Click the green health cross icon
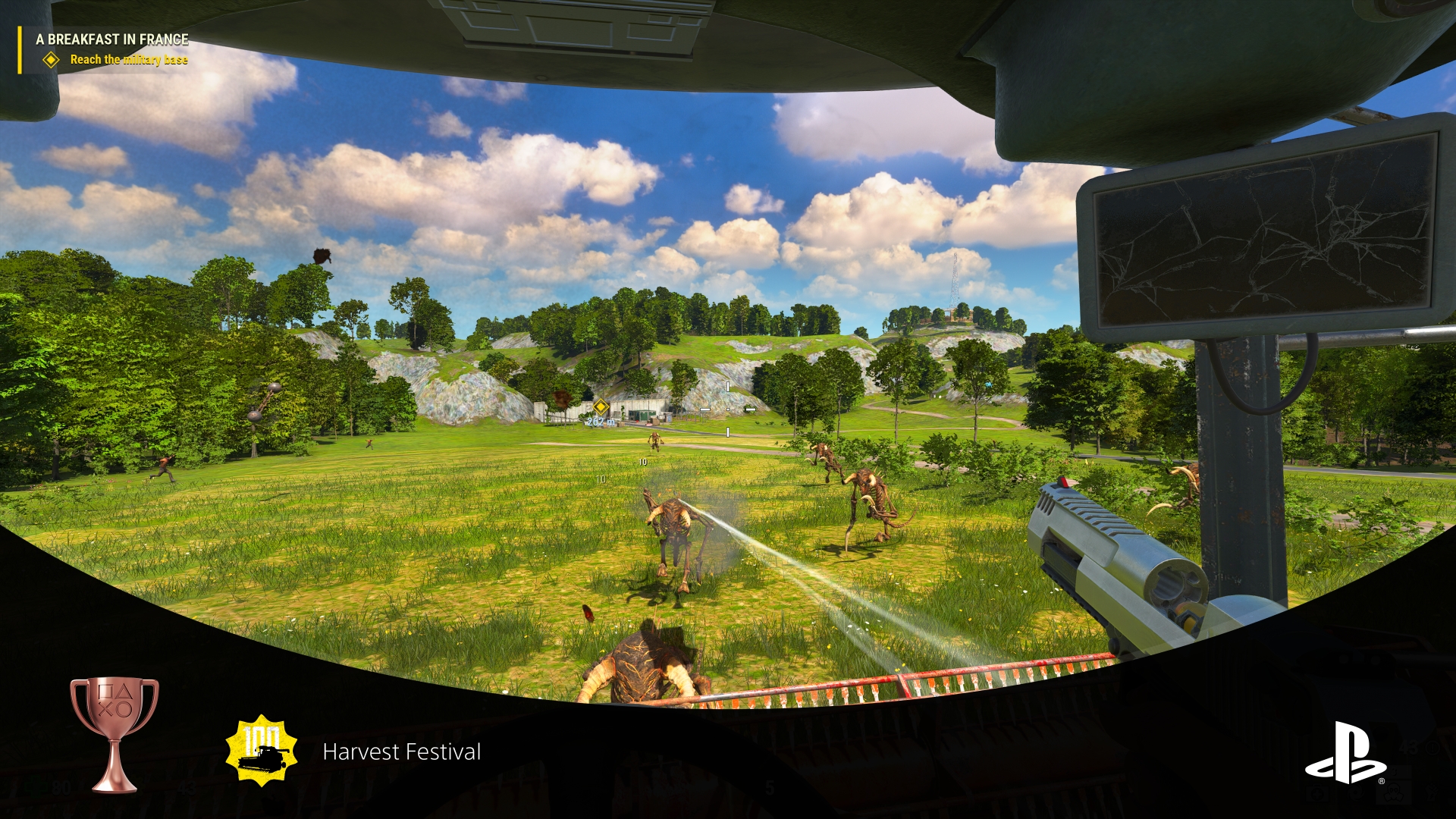 (36, 786)
